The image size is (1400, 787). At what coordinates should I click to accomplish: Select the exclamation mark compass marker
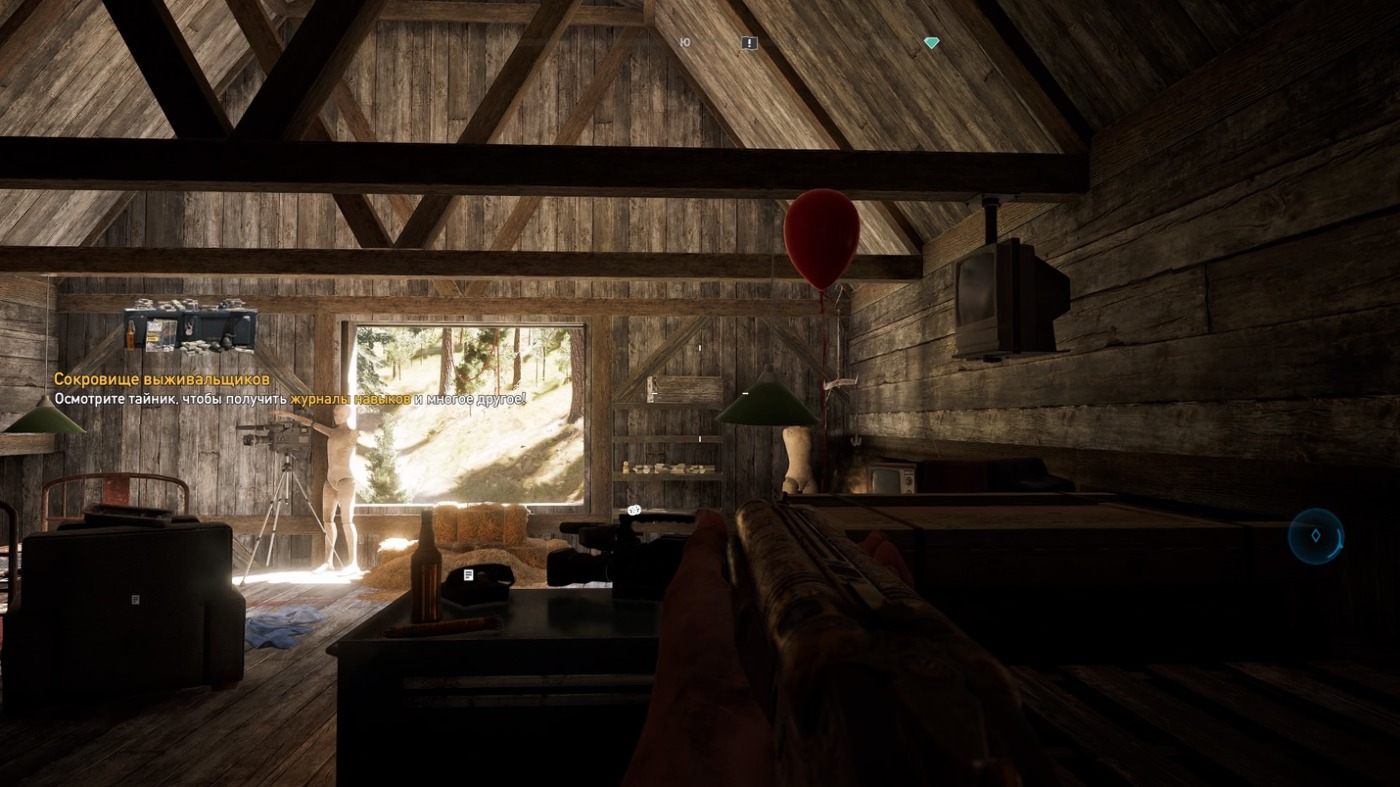click(x=749, y=43)
